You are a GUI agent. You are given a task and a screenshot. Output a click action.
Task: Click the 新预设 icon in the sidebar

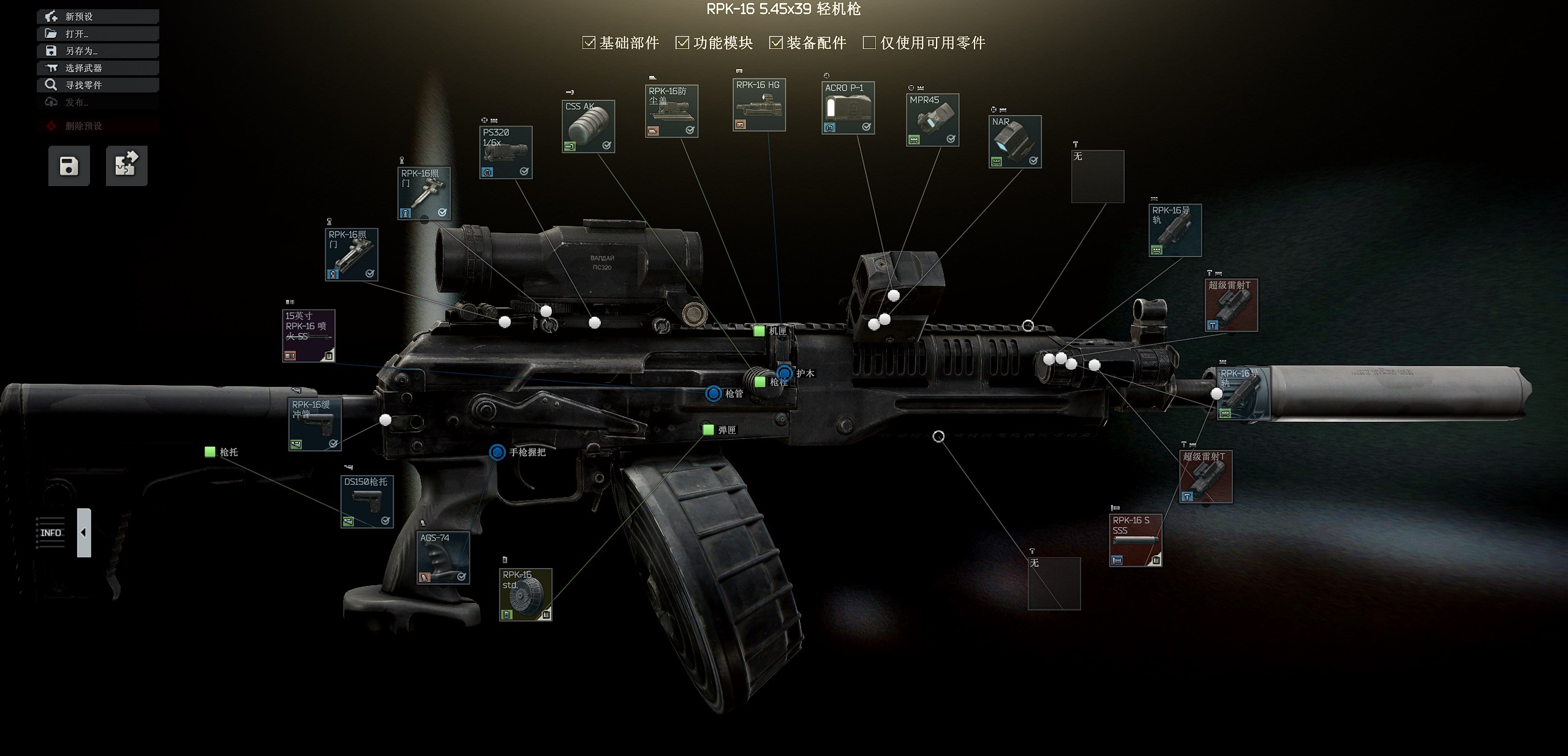[x=51, y=17]
